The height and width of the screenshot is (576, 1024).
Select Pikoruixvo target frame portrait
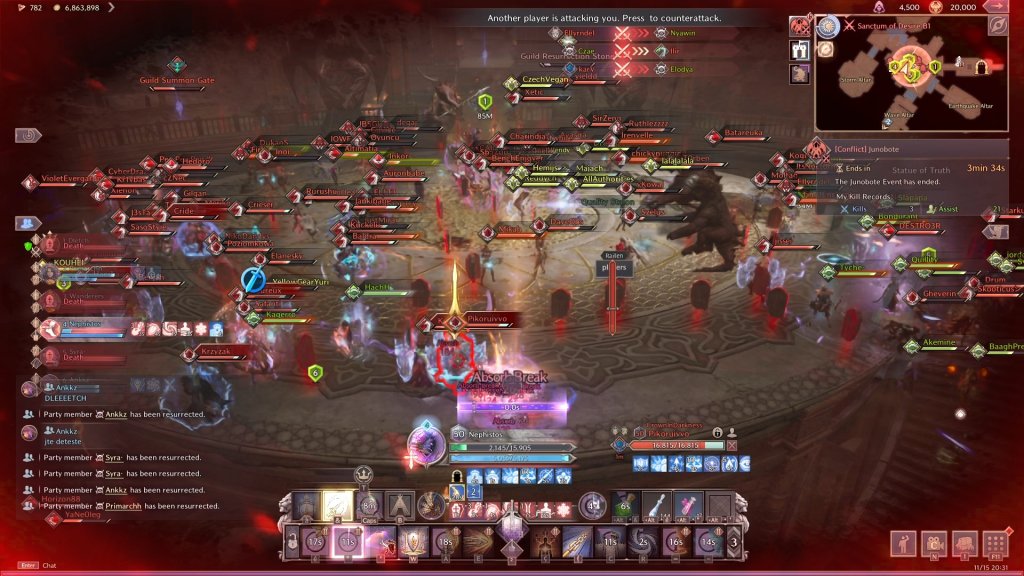pyautogui.click(x=622, y=444)
